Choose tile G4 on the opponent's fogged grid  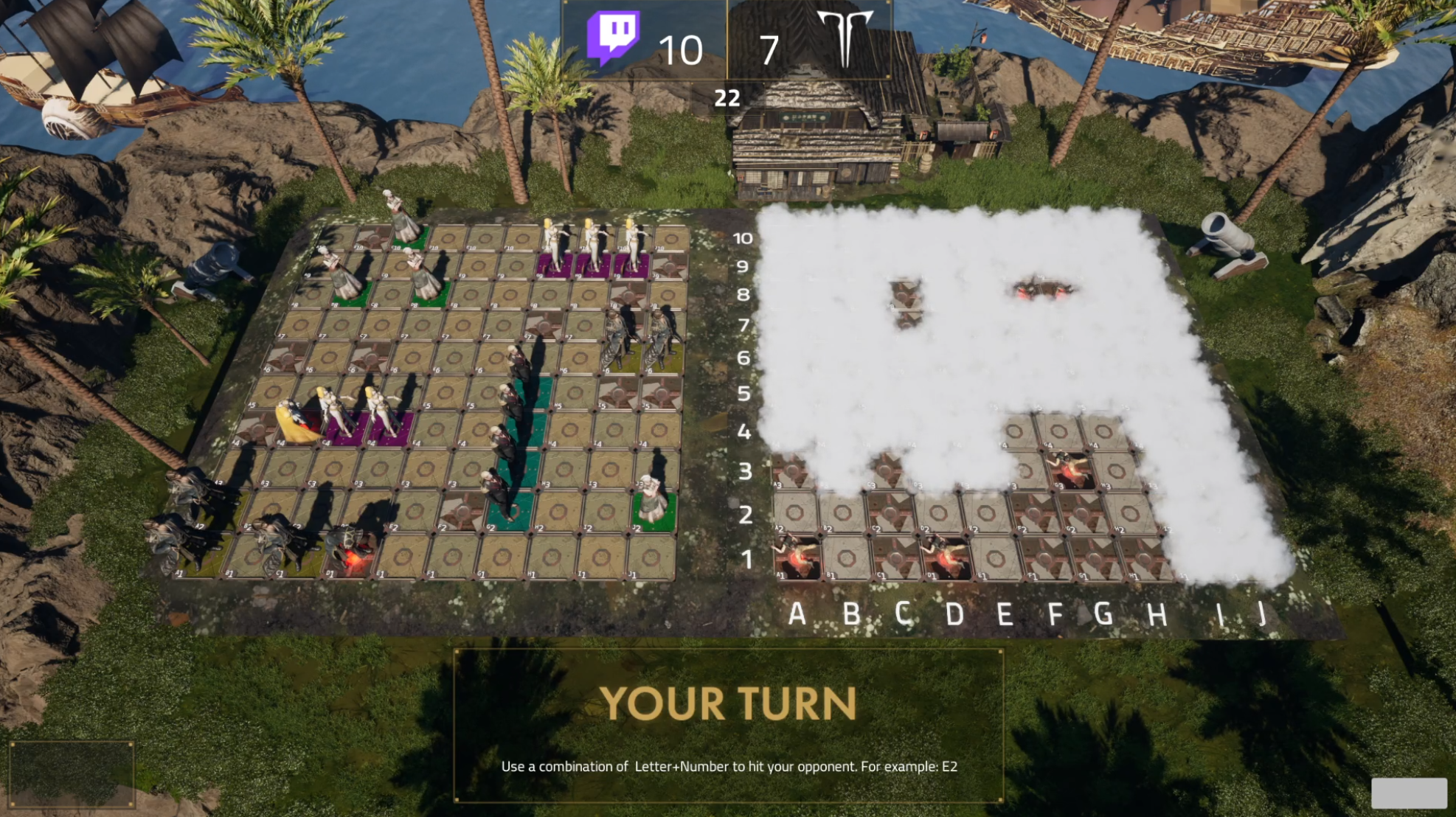click(1059, 431)
